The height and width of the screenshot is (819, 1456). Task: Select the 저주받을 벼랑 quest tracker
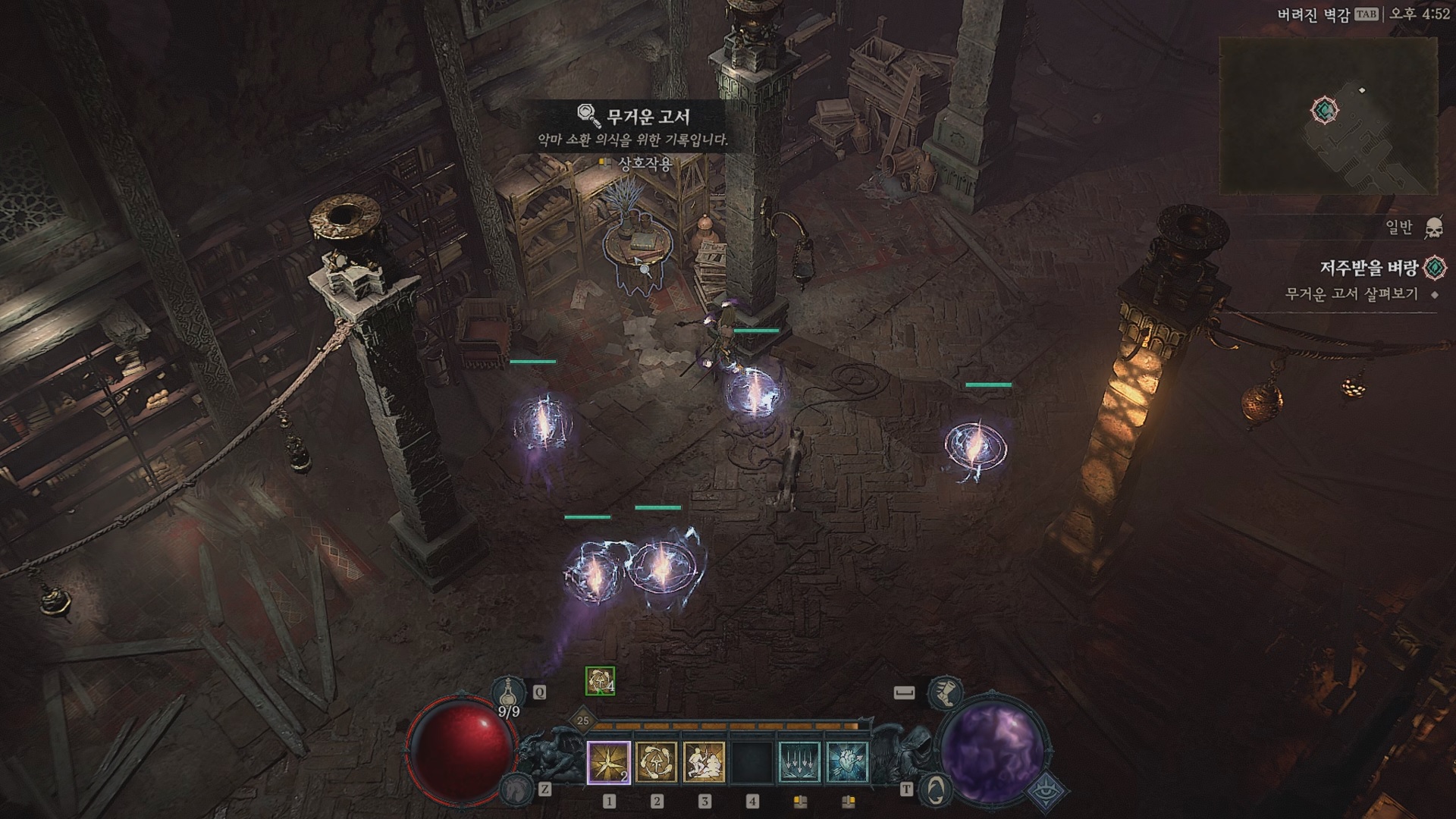[1369, 268]
